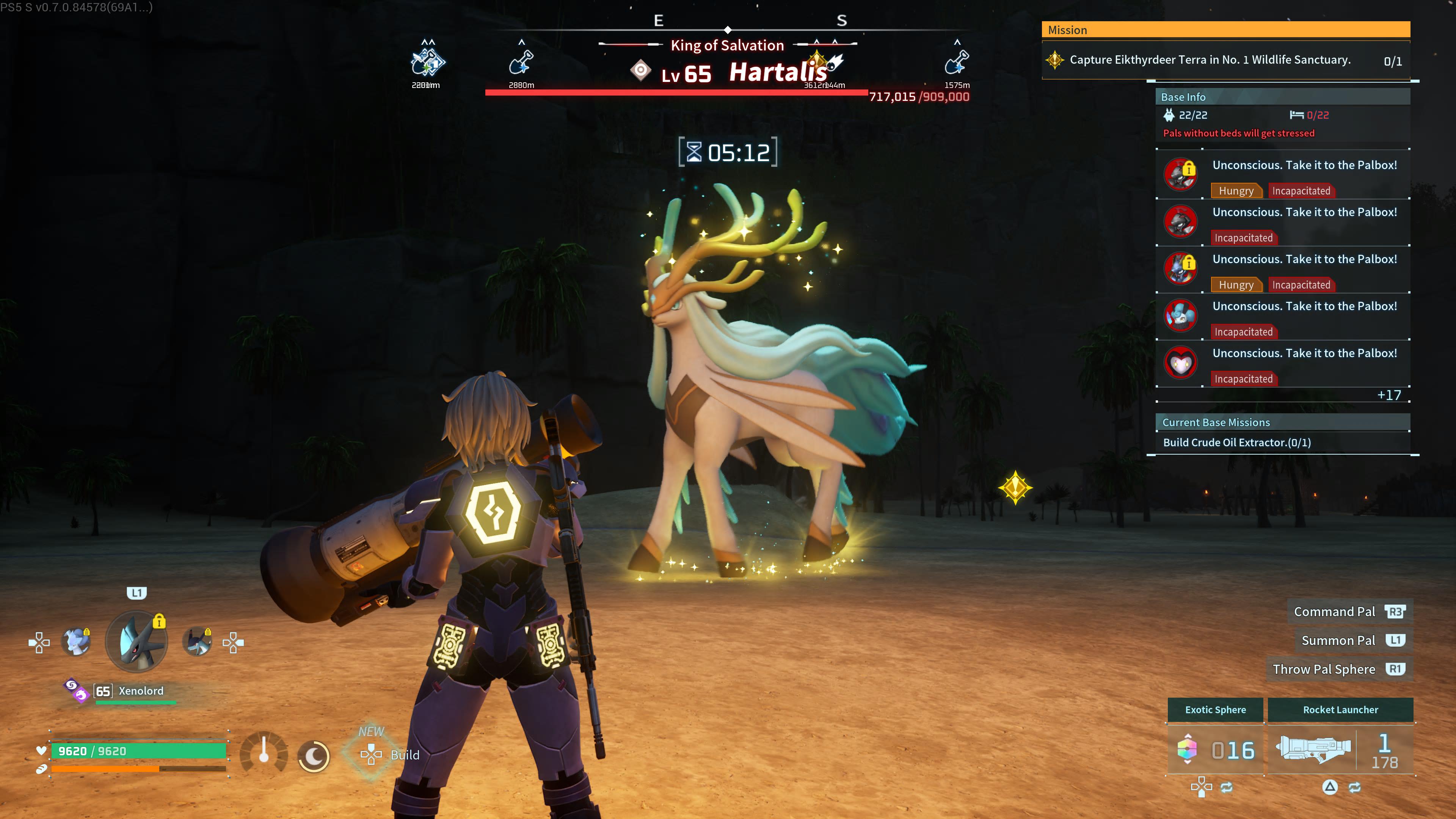Open the Build menu icon
The height and width of the screenshot is (819, 1456).
(x=371, y=755)
